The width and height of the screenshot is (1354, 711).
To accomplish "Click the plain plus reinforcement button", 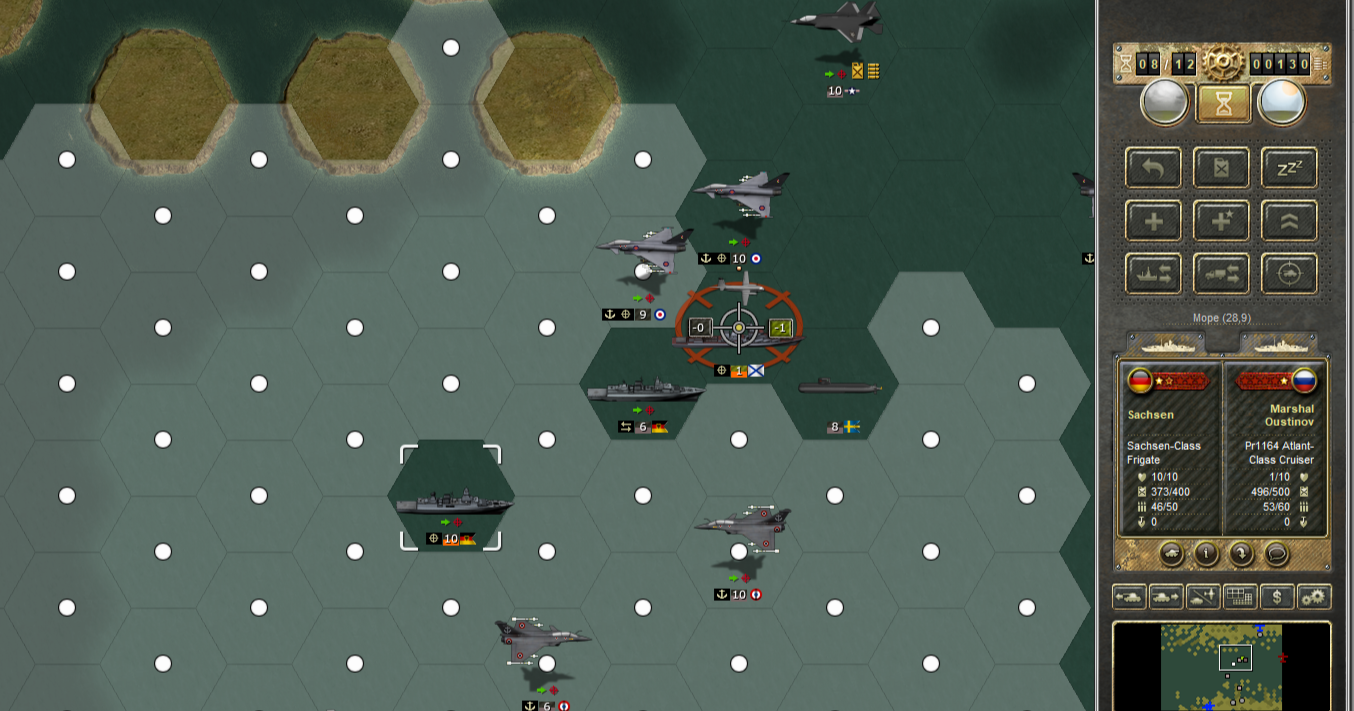I will pos(1153,221).
